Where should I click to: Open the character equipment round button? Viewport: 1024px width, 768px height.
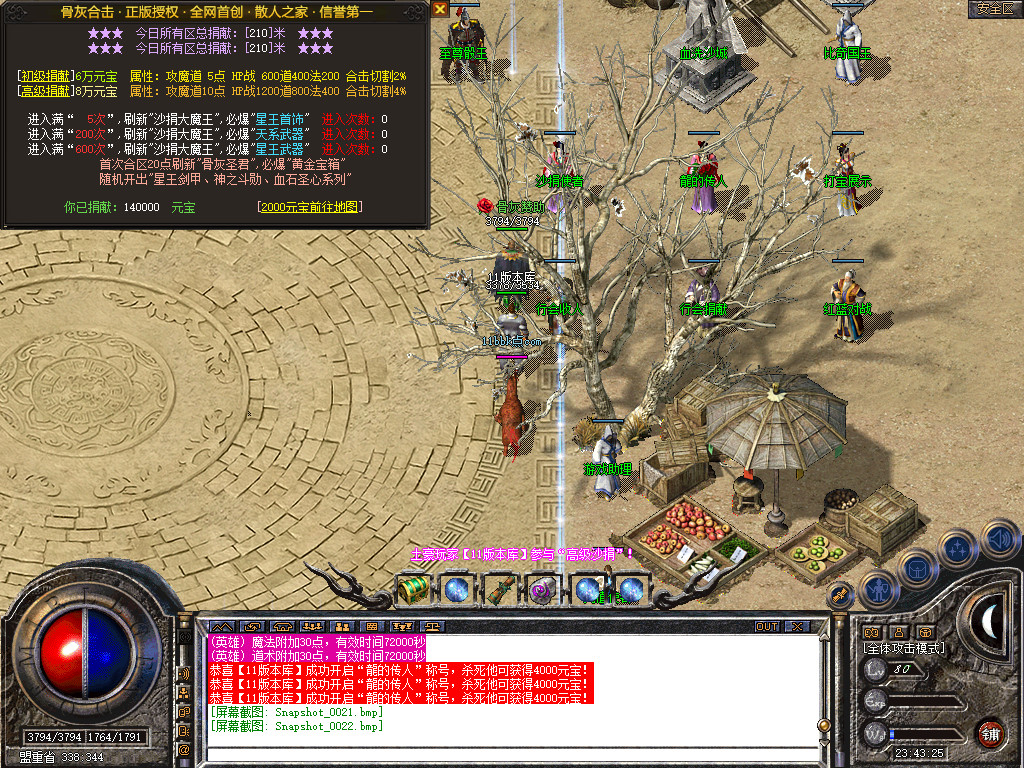pos(877,589)
